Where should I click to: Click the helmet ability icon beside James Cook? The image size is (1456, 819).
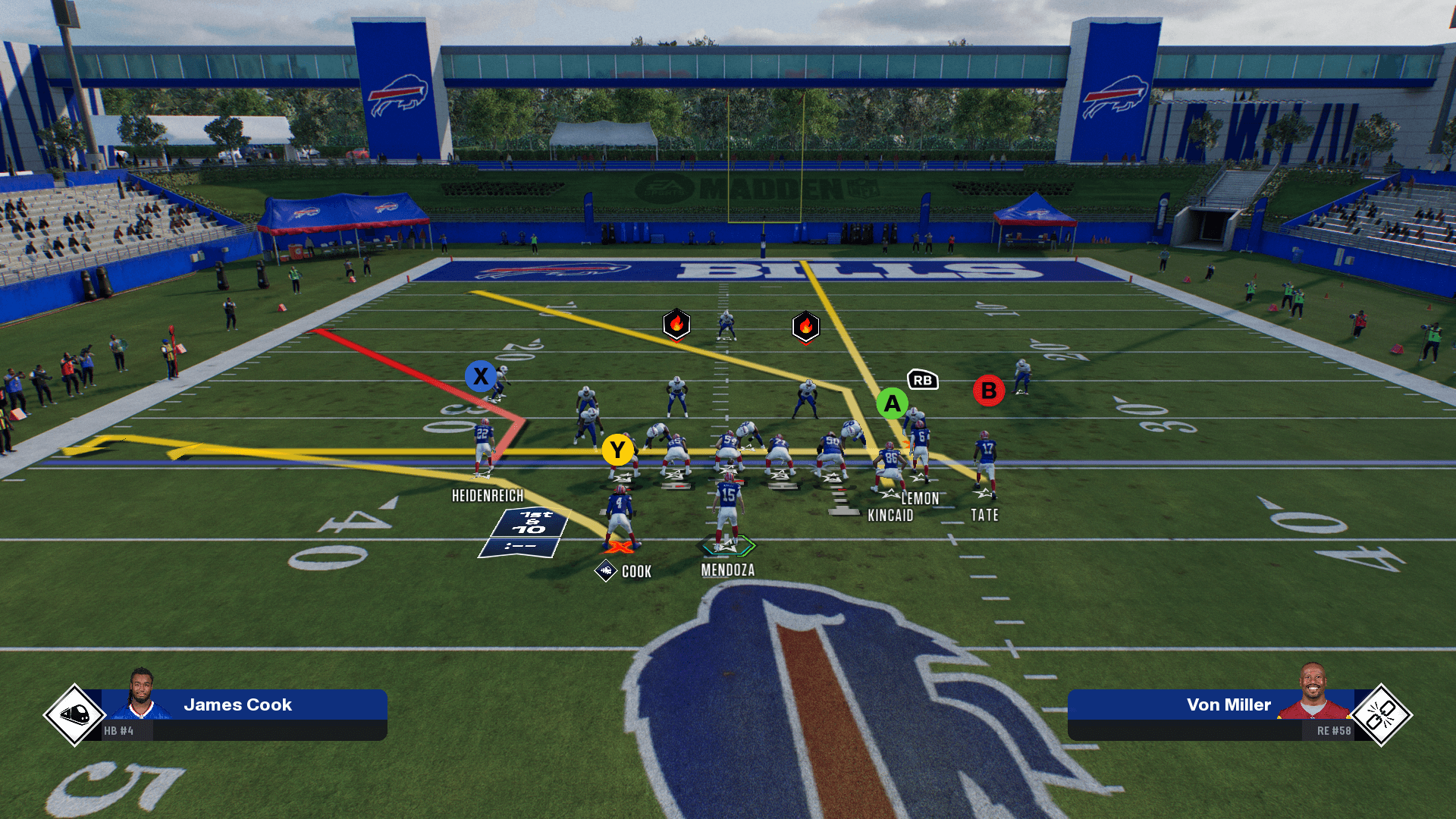pos(74,714)
